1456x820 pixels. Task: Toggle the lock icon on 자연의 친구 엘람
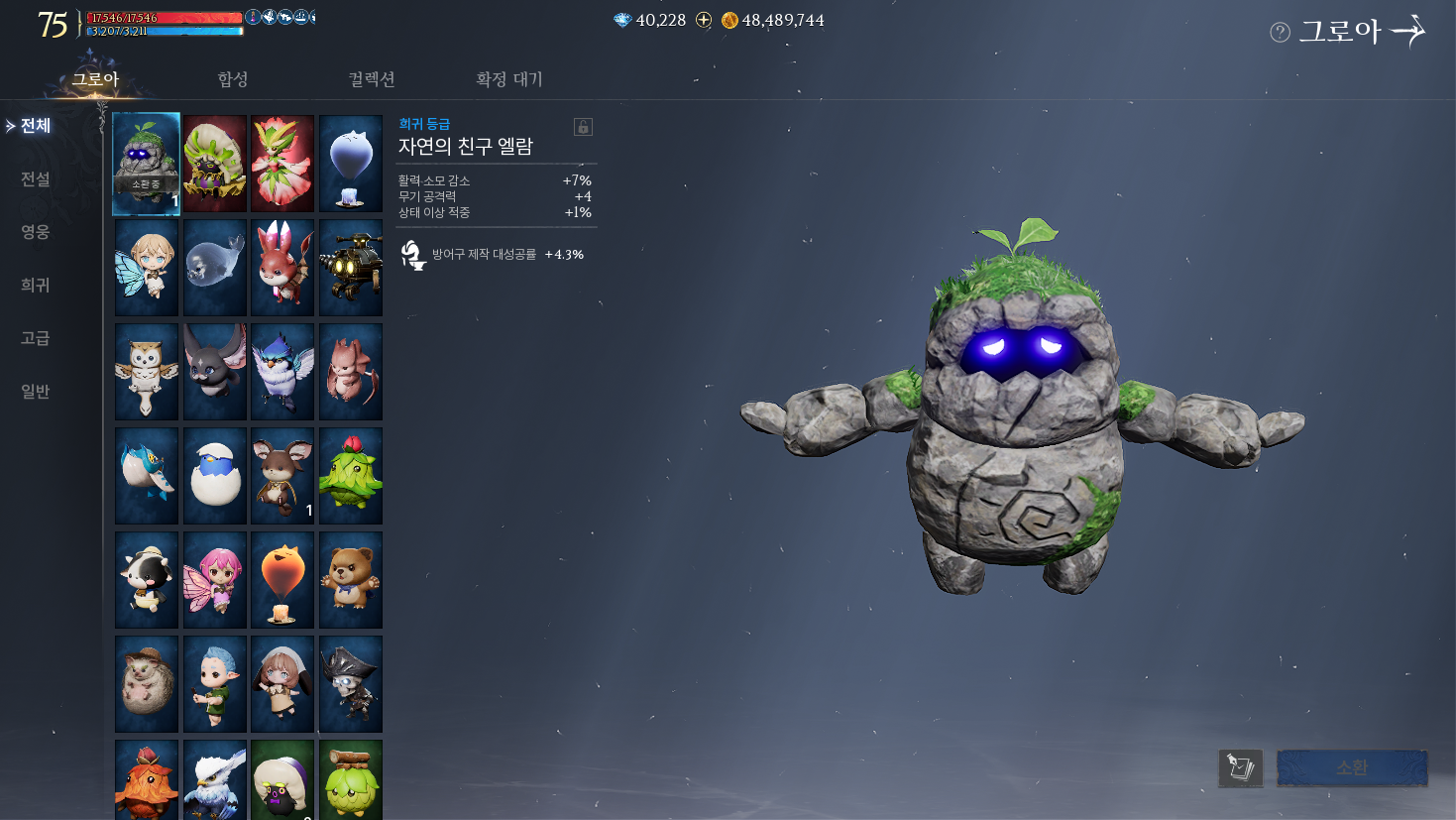tap(583, 127)
